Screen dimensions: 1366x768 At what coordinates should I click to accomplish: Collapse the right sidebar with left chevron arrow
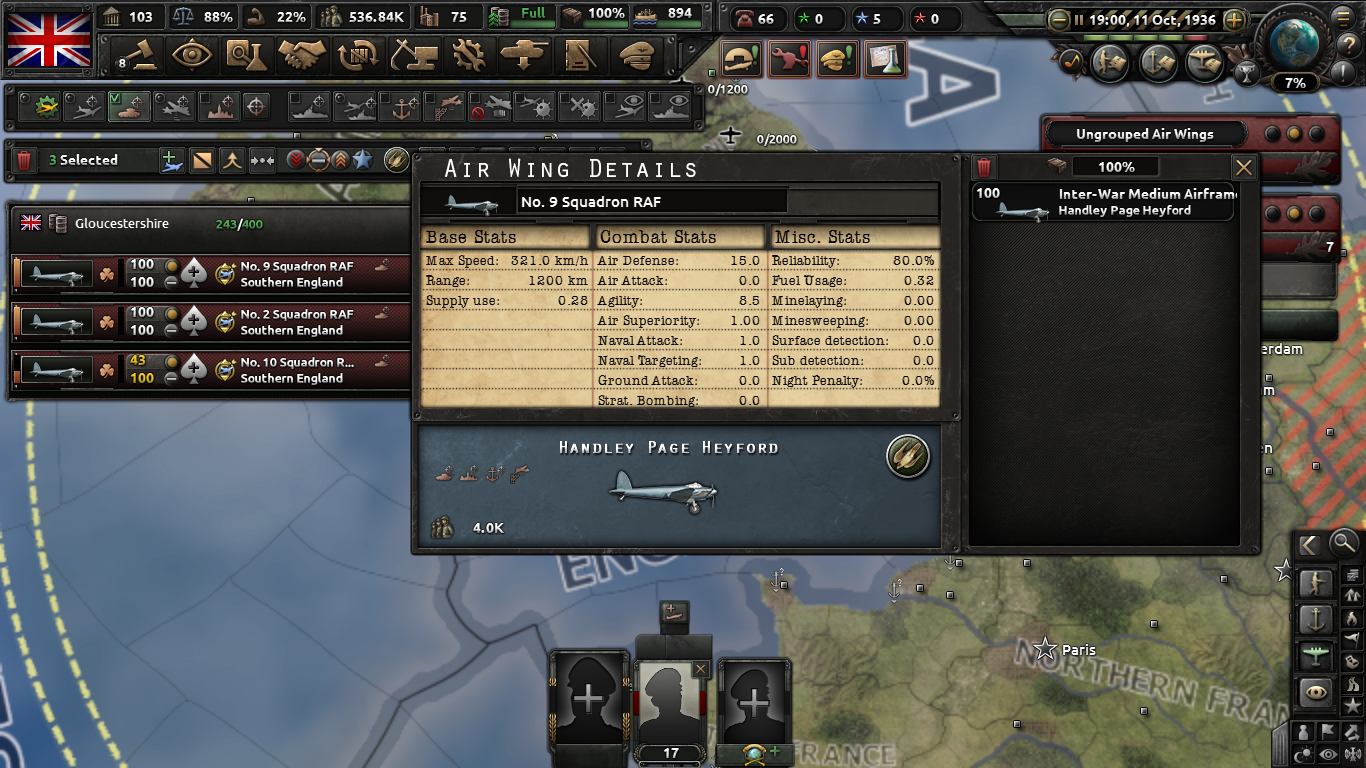[1311, 545]
